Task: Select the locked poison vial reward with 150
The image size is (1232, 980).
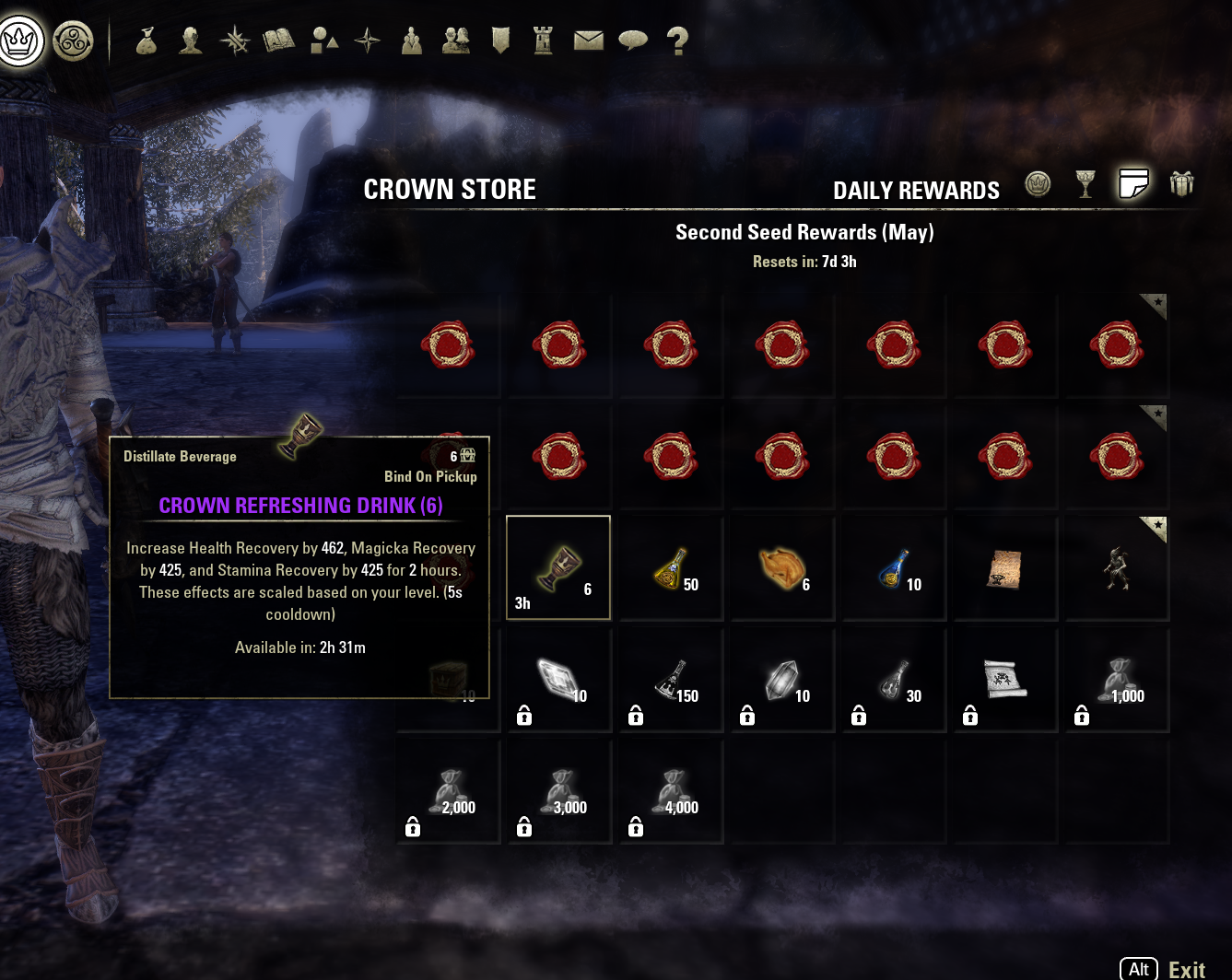Action: coord(671,681)
